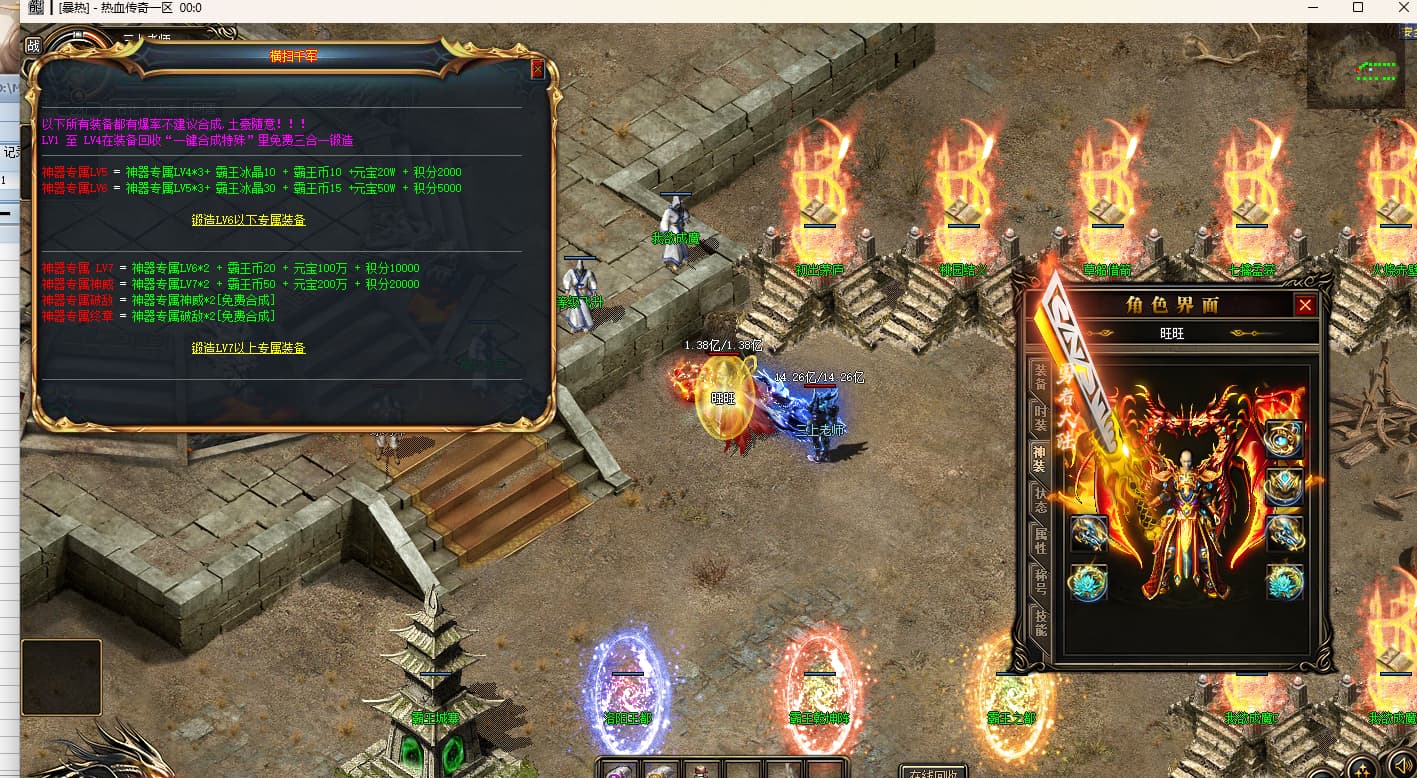Maximize the game window

pos(1357,8)
